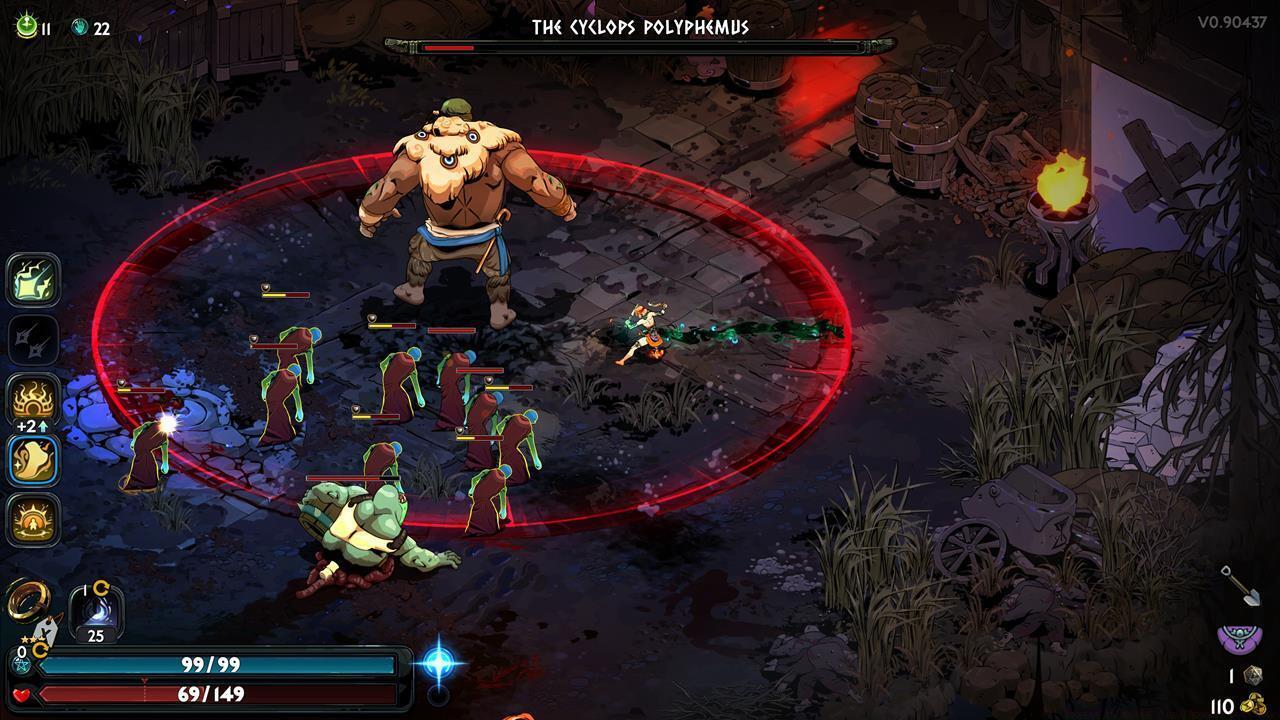This screenshot has width=1280, height=720.
Task: Select the golden sunburst figure boon icon
Action: coord(34,520)
